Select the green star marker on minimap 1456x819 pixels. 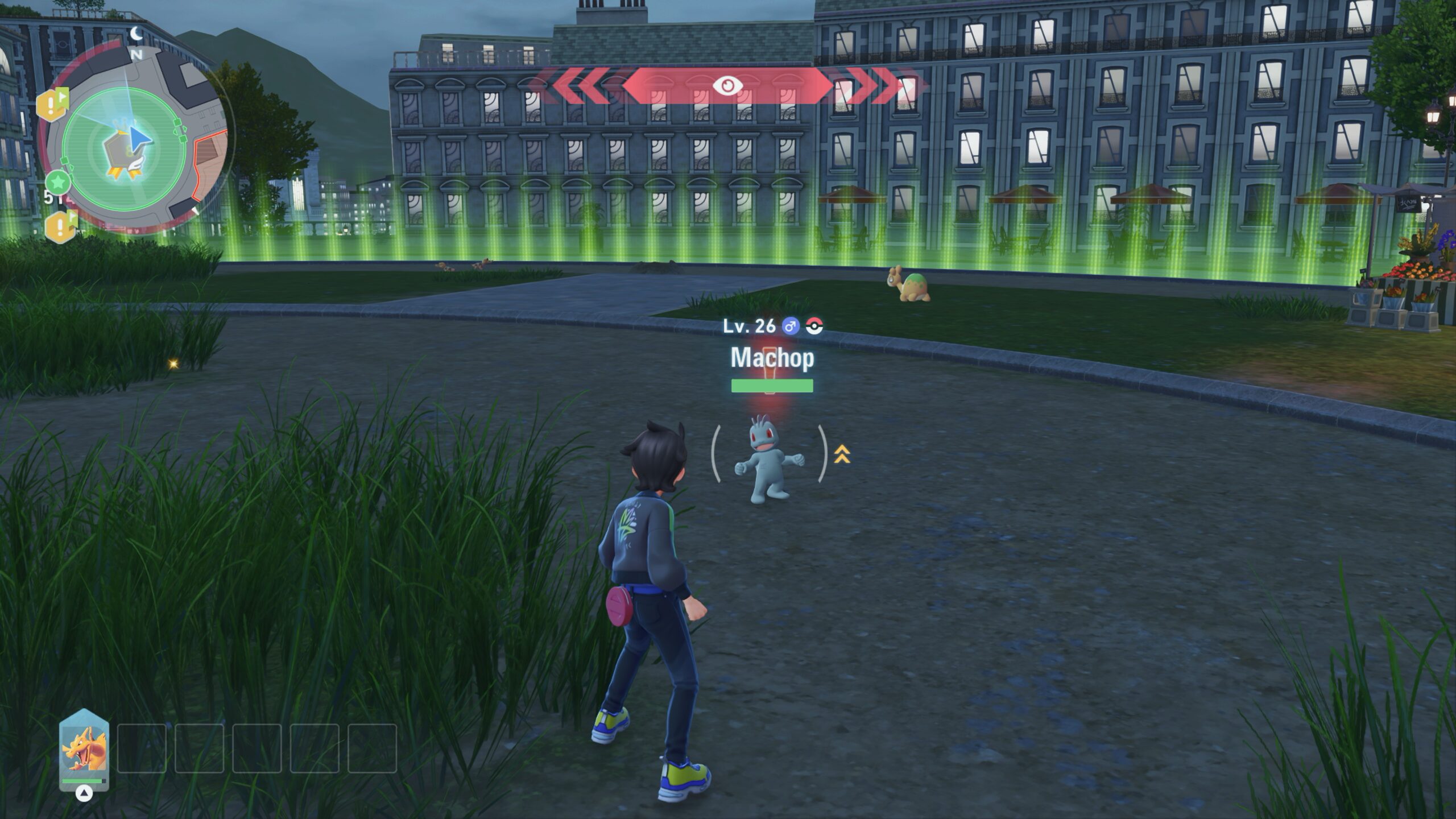pos(58,183)
